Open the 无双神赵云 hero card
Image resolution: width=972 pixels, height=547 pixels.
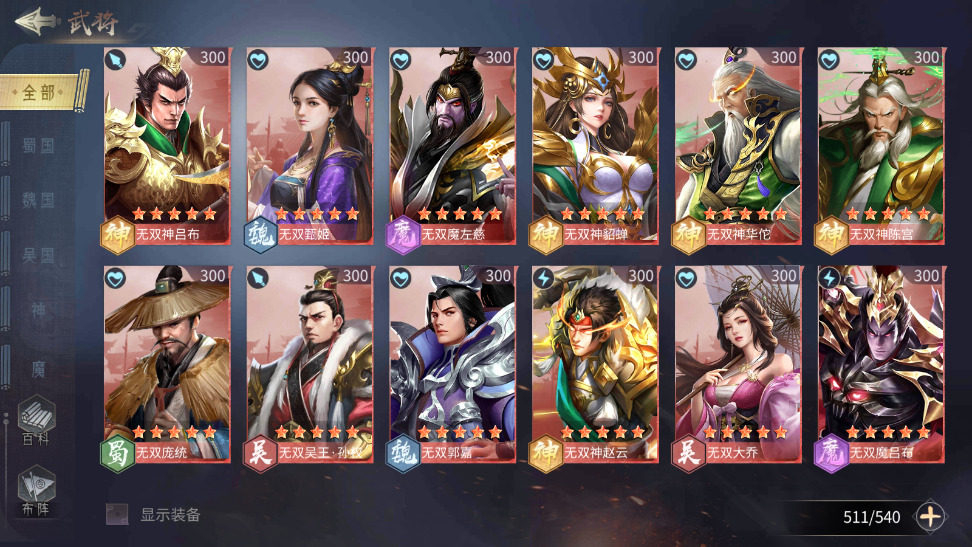(595, 363)
